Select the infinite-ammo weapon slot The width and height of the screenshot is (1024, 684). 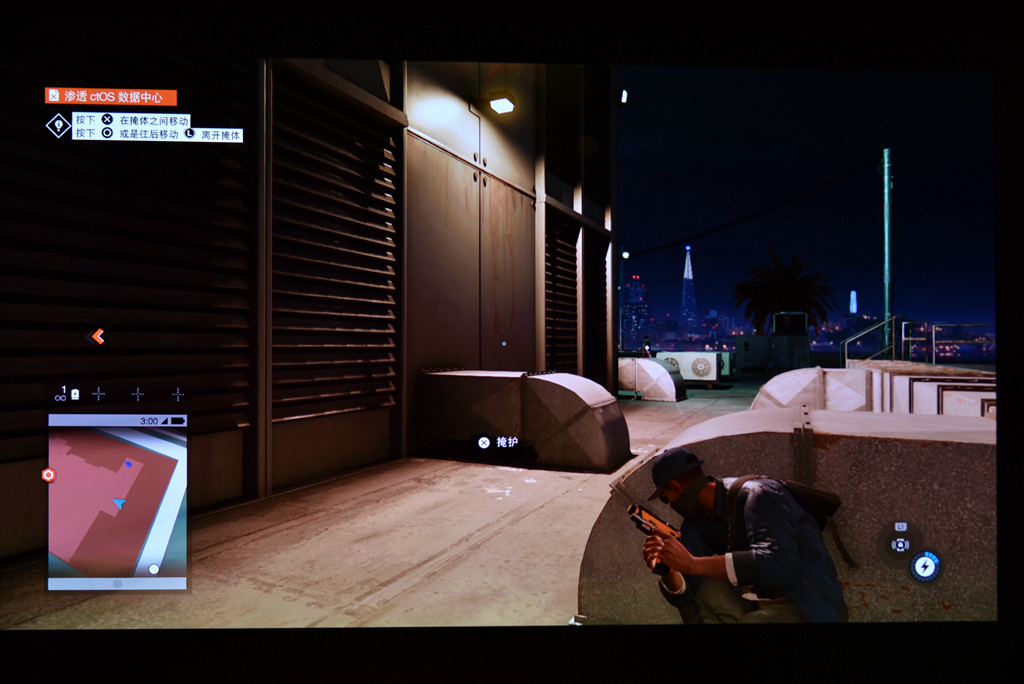pos(62,394)
